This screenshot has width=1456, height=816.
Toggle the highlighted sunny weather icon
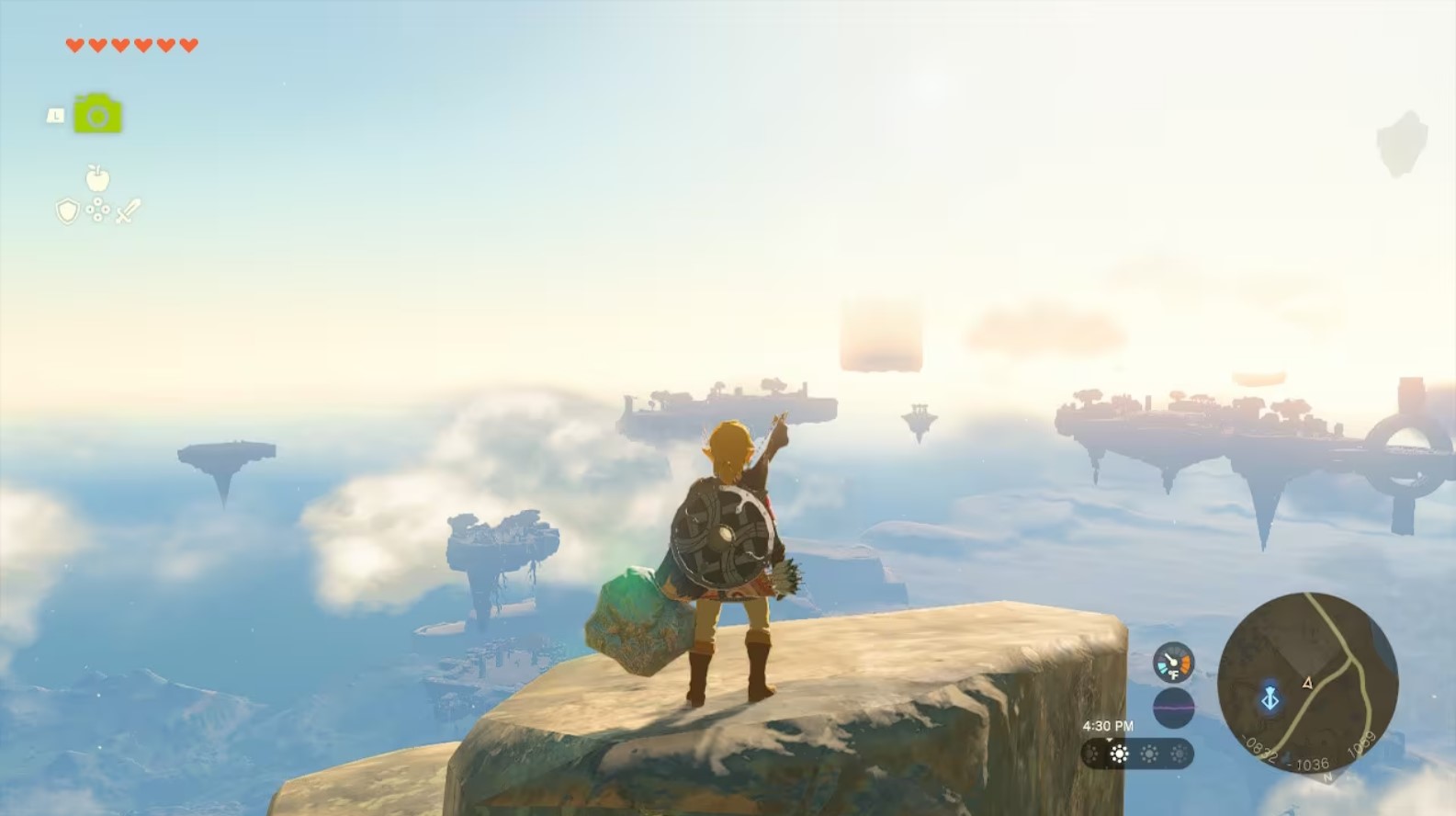pos(1119,754)
